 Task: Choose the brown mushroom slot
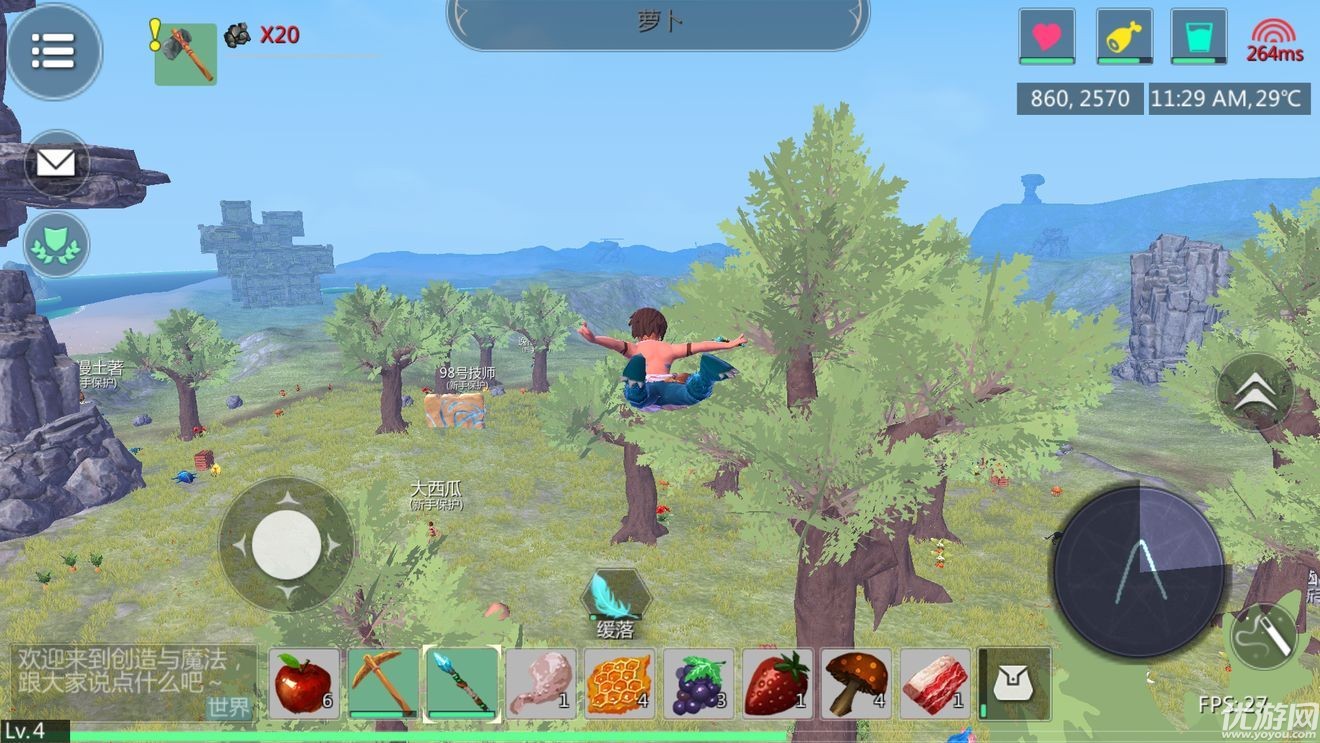pyautogui.click(x=856, y=683)
